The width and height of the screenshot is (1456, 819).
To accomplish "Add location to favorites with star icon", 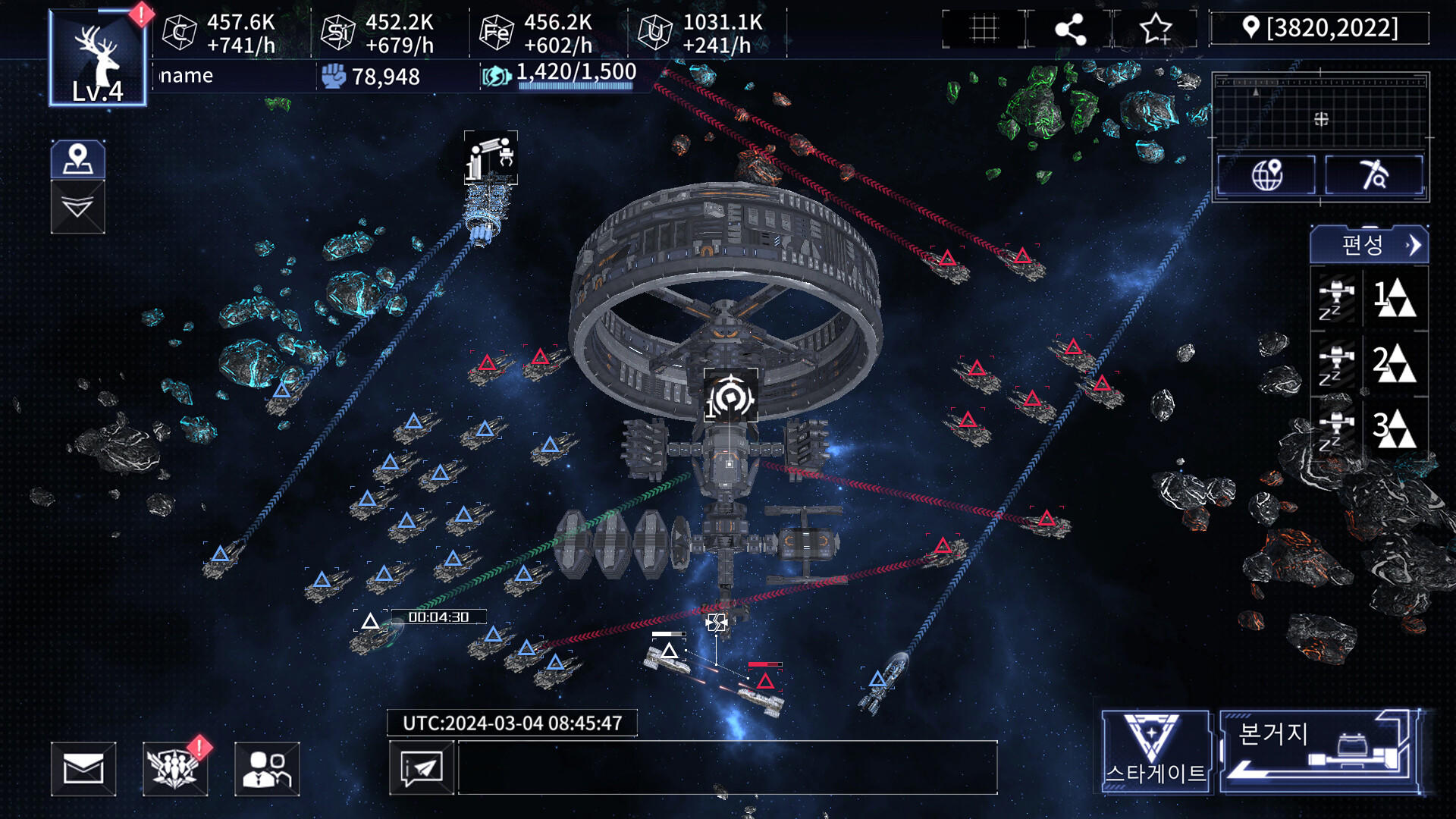I will [1155, 29].
